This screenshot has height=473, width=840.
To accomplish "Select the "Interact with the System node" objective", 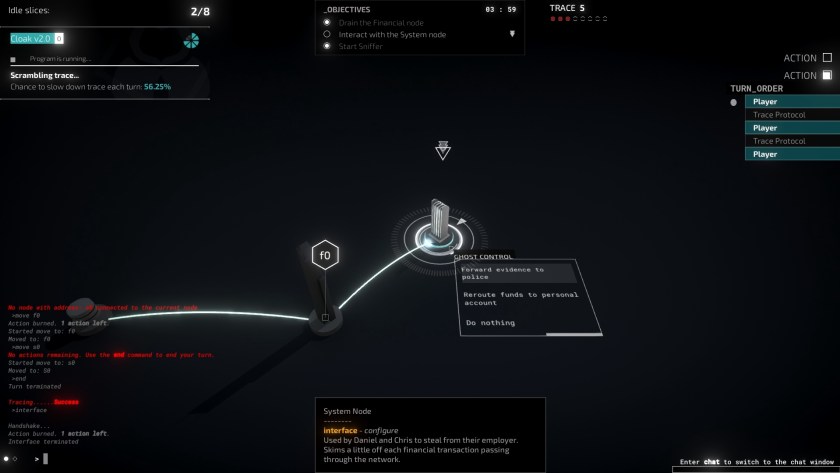I will click(392, 34).
